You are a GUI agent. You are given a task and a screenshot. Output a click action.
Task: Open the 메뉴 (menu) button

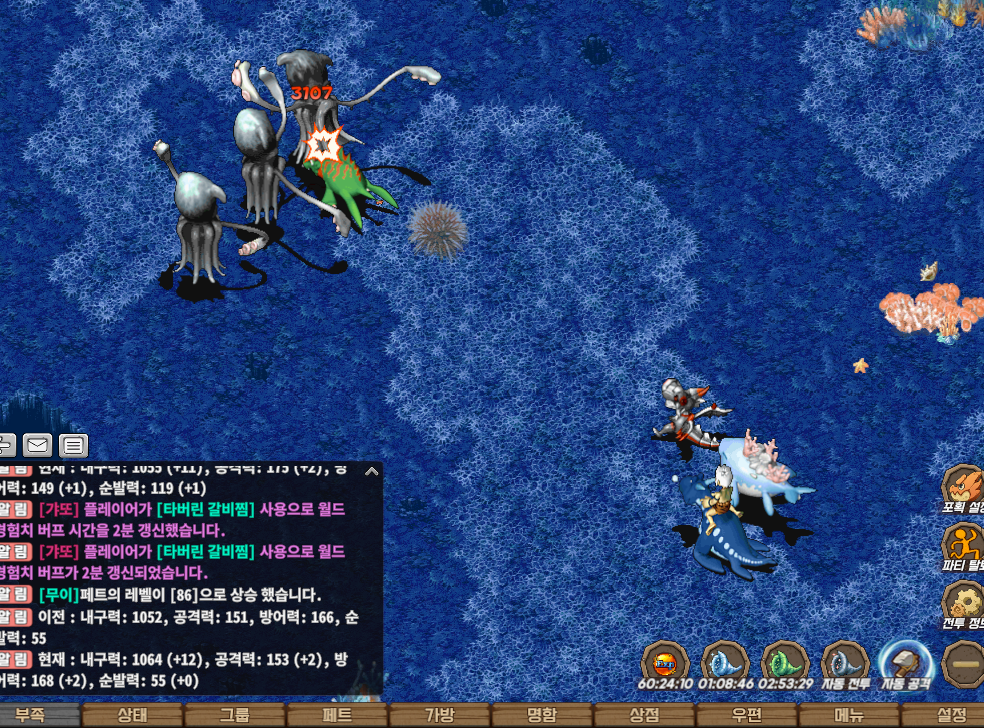(848, 715)
